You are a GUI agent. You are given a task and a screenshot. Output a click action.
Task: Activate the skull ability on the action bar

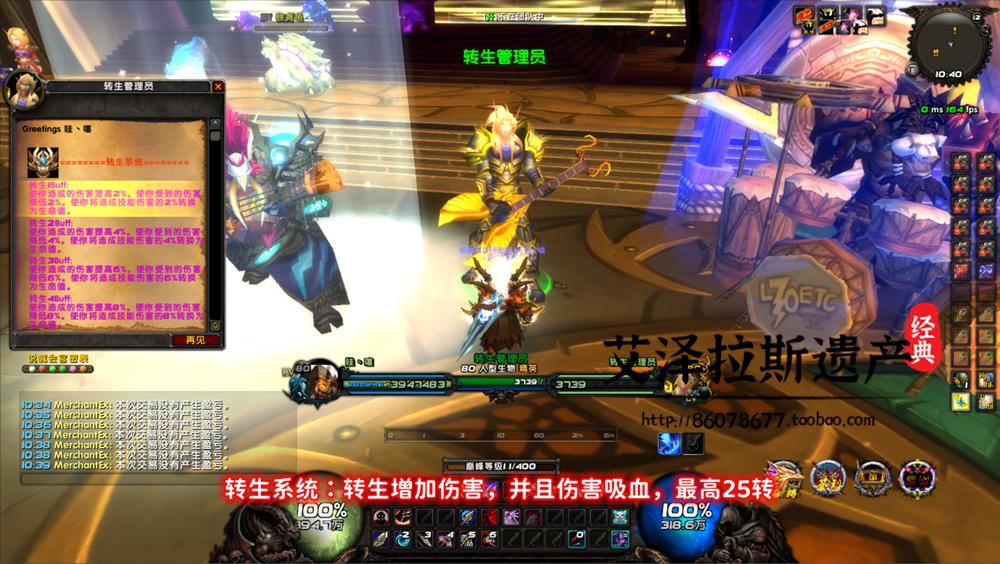point(619,517)
